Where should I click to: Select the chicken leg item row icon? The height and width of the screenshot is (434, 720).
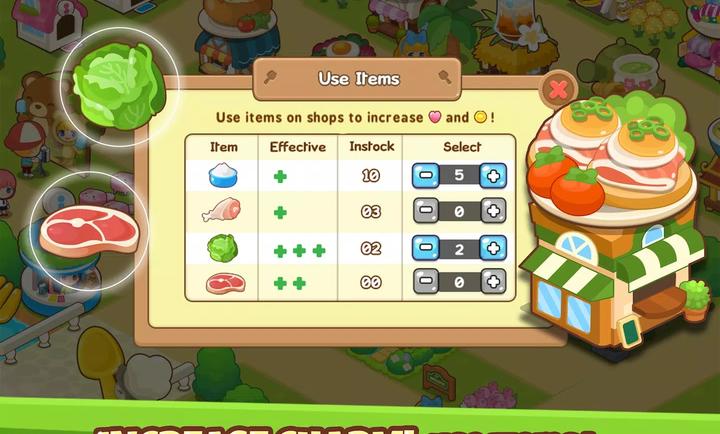click(222, 212)
